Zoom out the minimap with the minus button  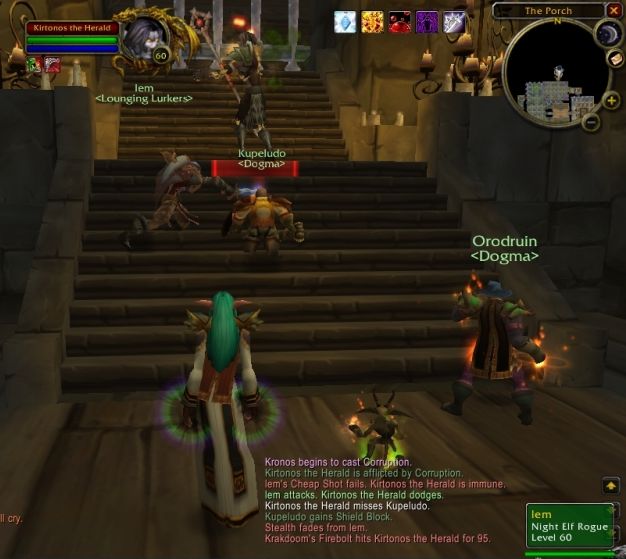(x=591, y=123)
